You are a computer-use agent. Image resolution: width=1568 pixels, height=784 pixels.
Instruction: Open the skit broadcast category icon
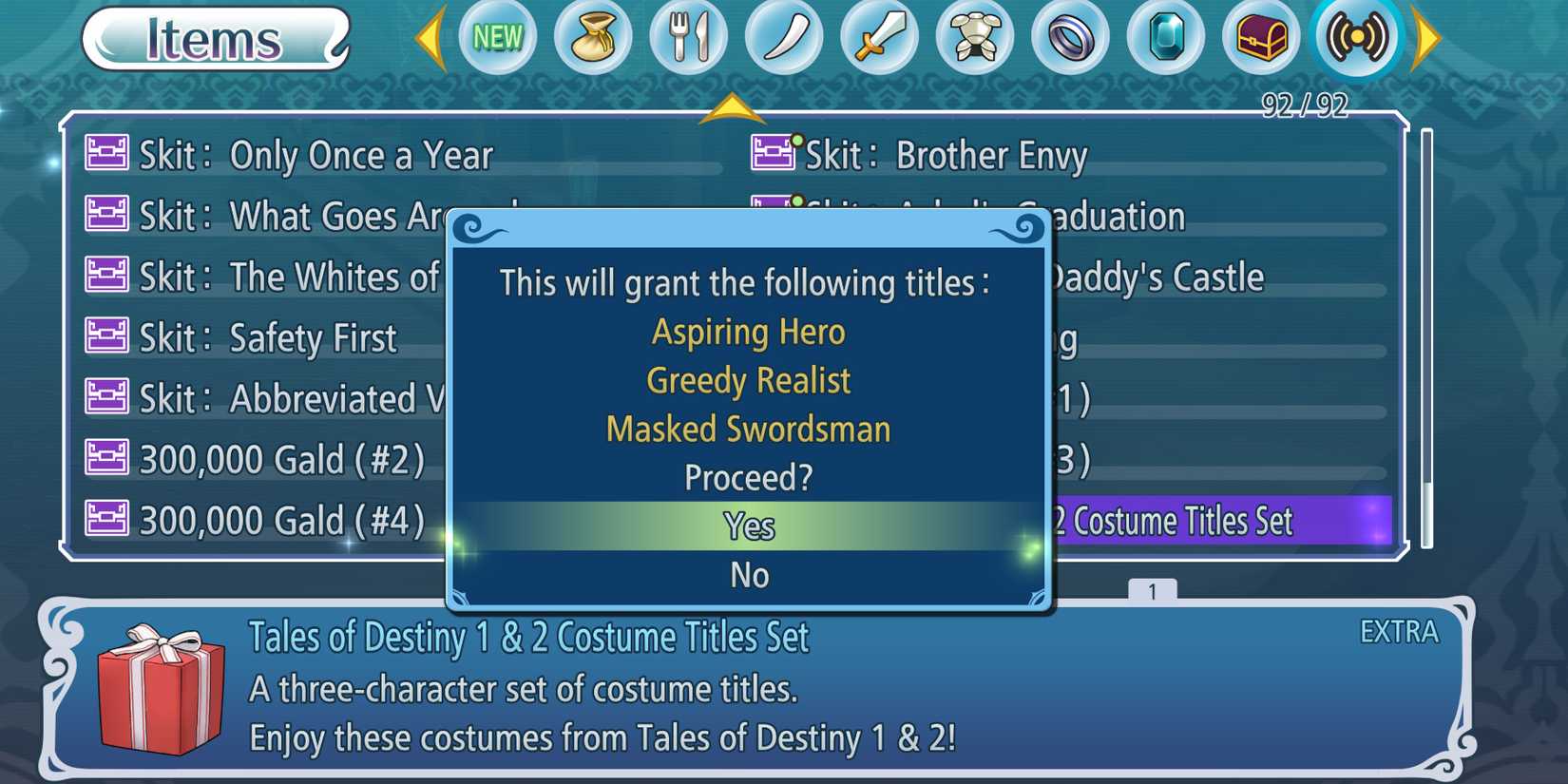pos(1356,38)
